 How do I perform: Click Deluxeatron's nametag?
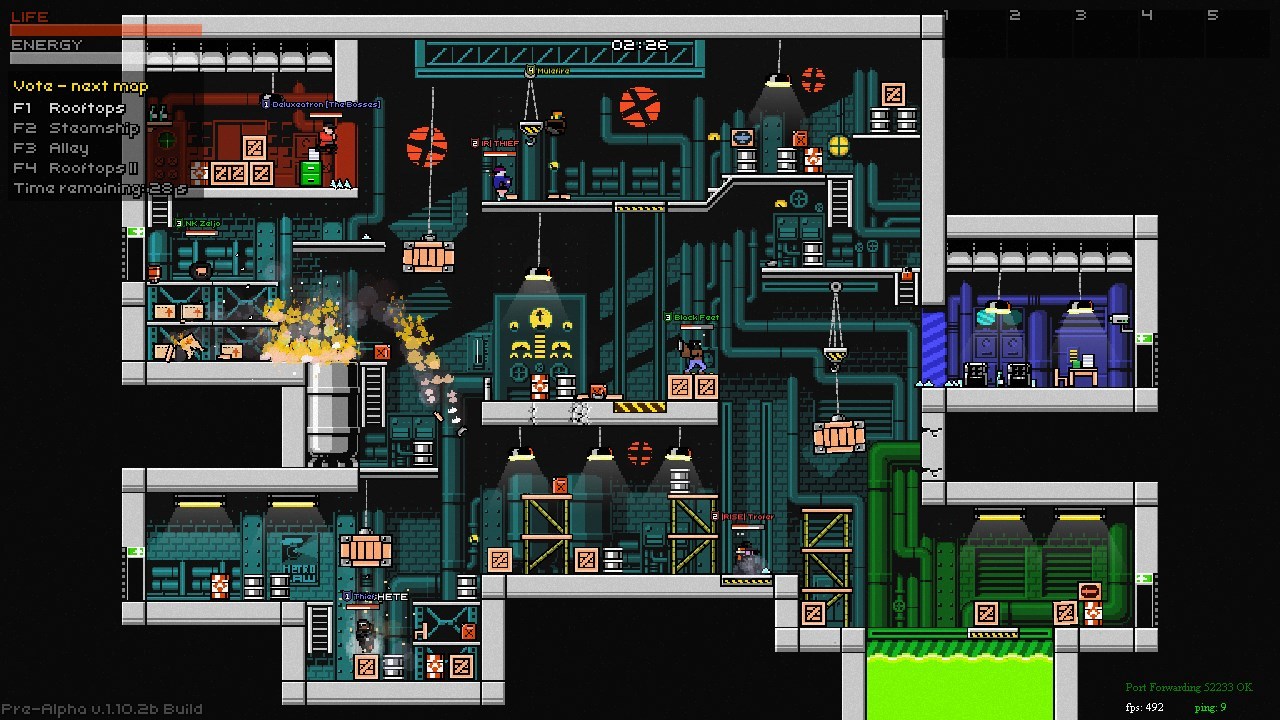(320, 104)
